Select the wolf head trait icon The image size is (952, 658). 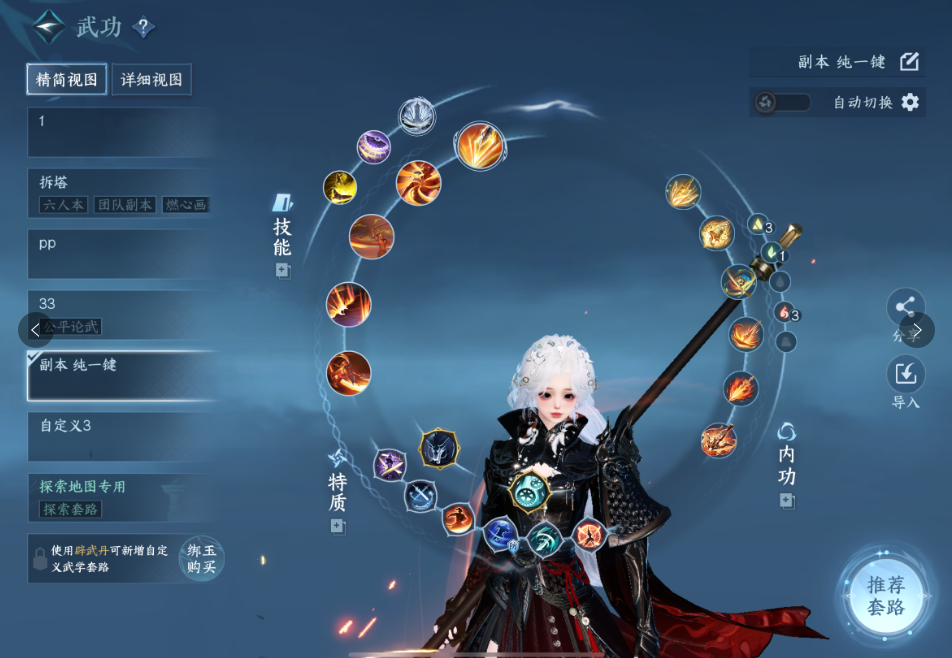(438, 450)
